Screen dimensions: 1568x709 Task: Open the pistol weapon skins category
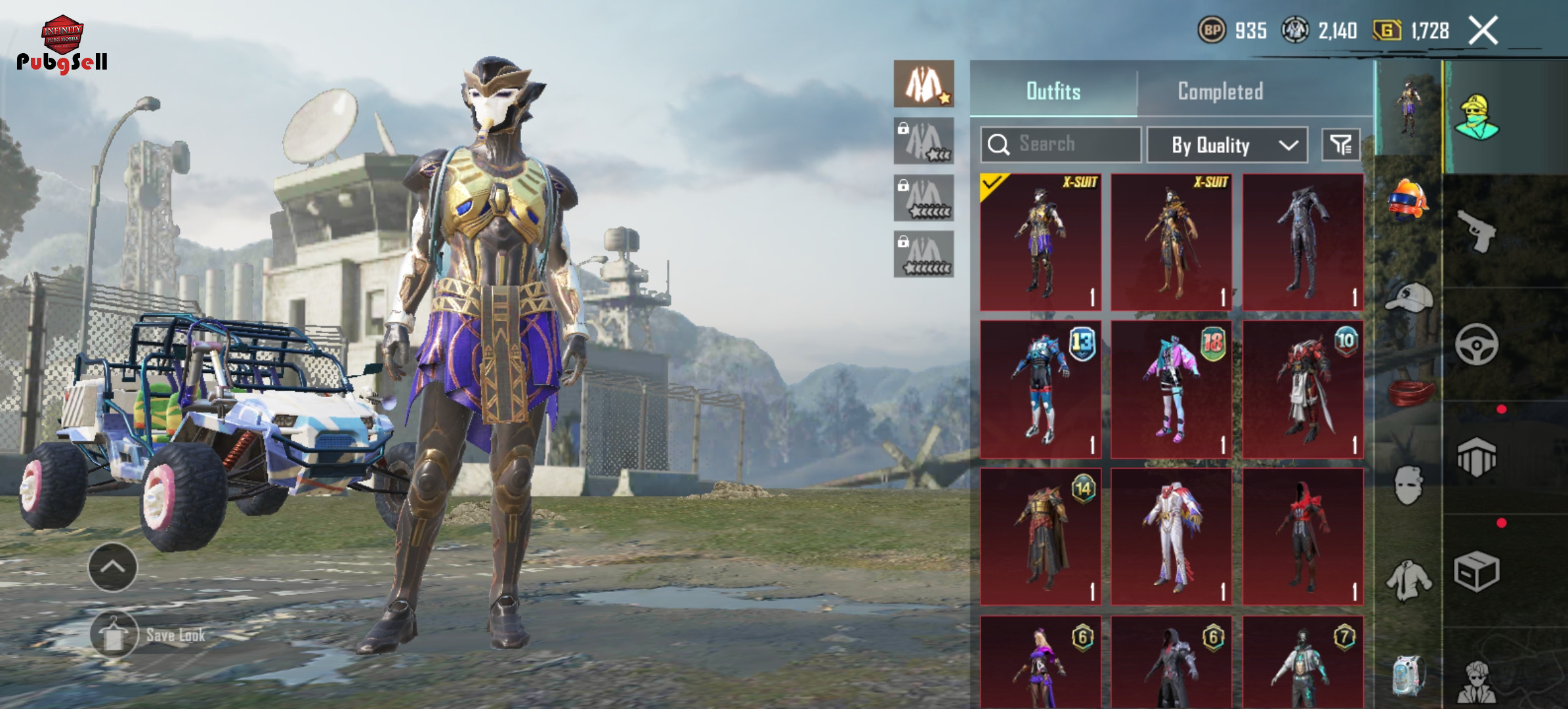click(1476, 230)
